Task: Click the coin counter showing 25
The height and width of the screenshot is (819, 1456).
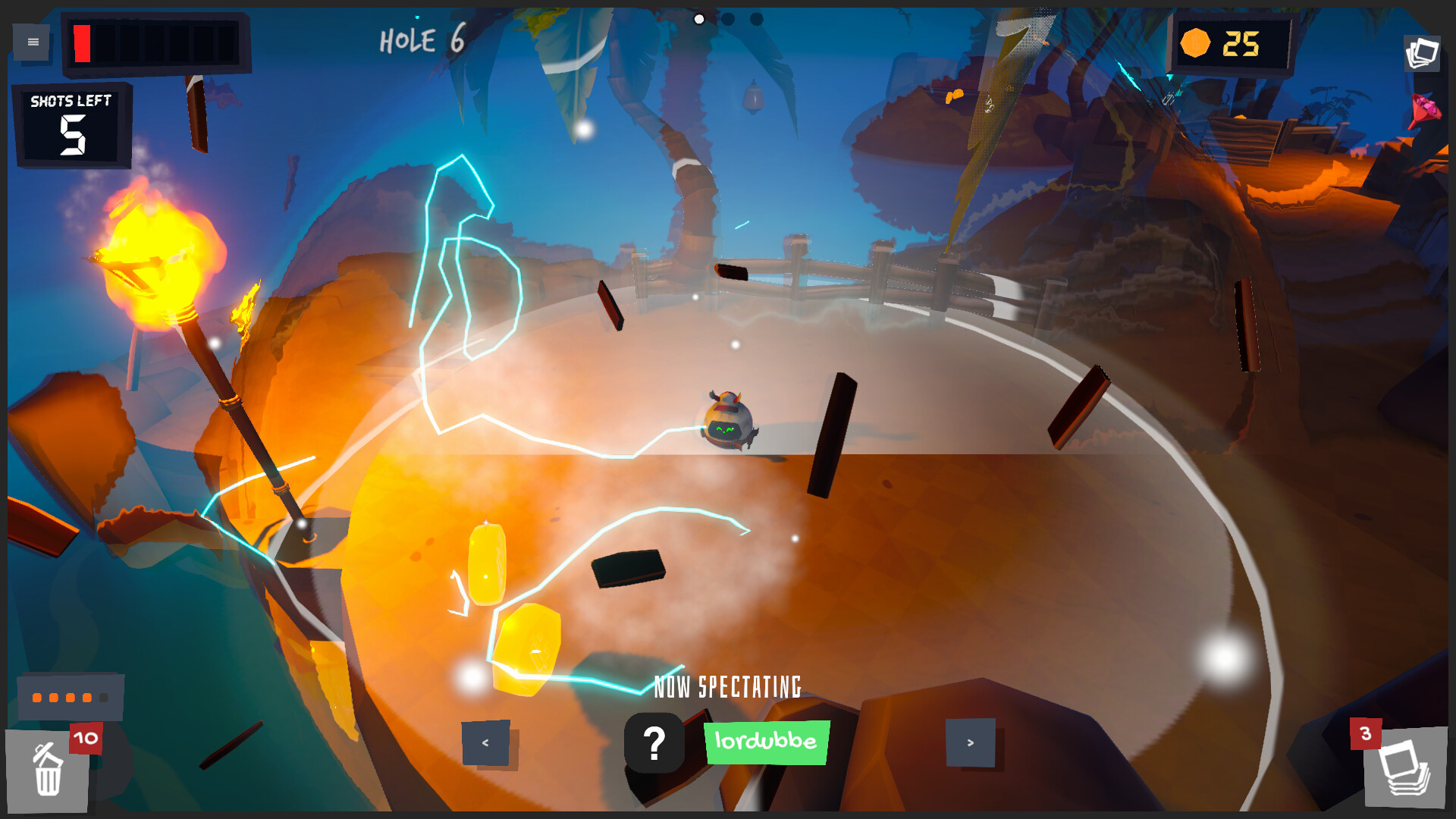Action: (x=1232, y=45)
